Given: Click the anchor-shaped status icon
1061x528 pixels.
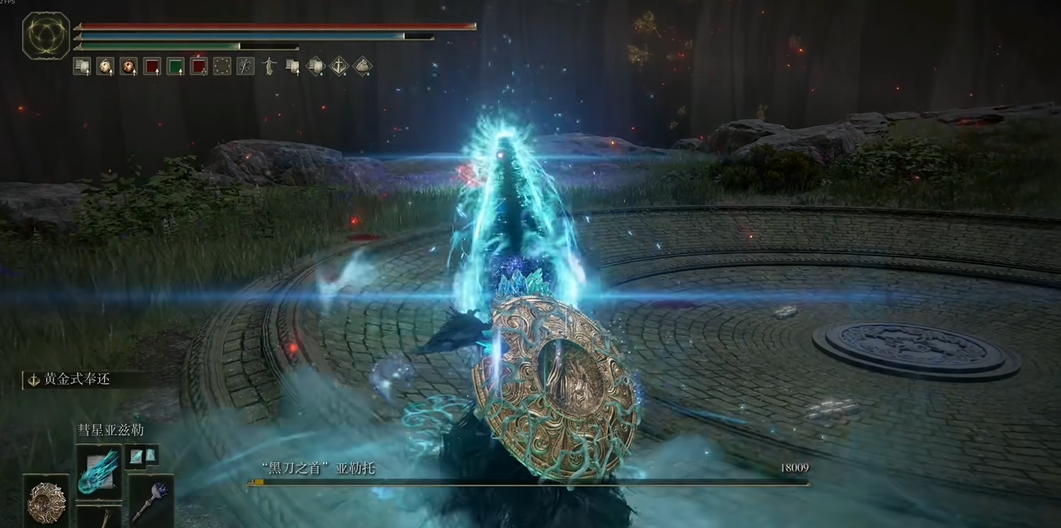Looking at the screenshot, I should [339, 67].
